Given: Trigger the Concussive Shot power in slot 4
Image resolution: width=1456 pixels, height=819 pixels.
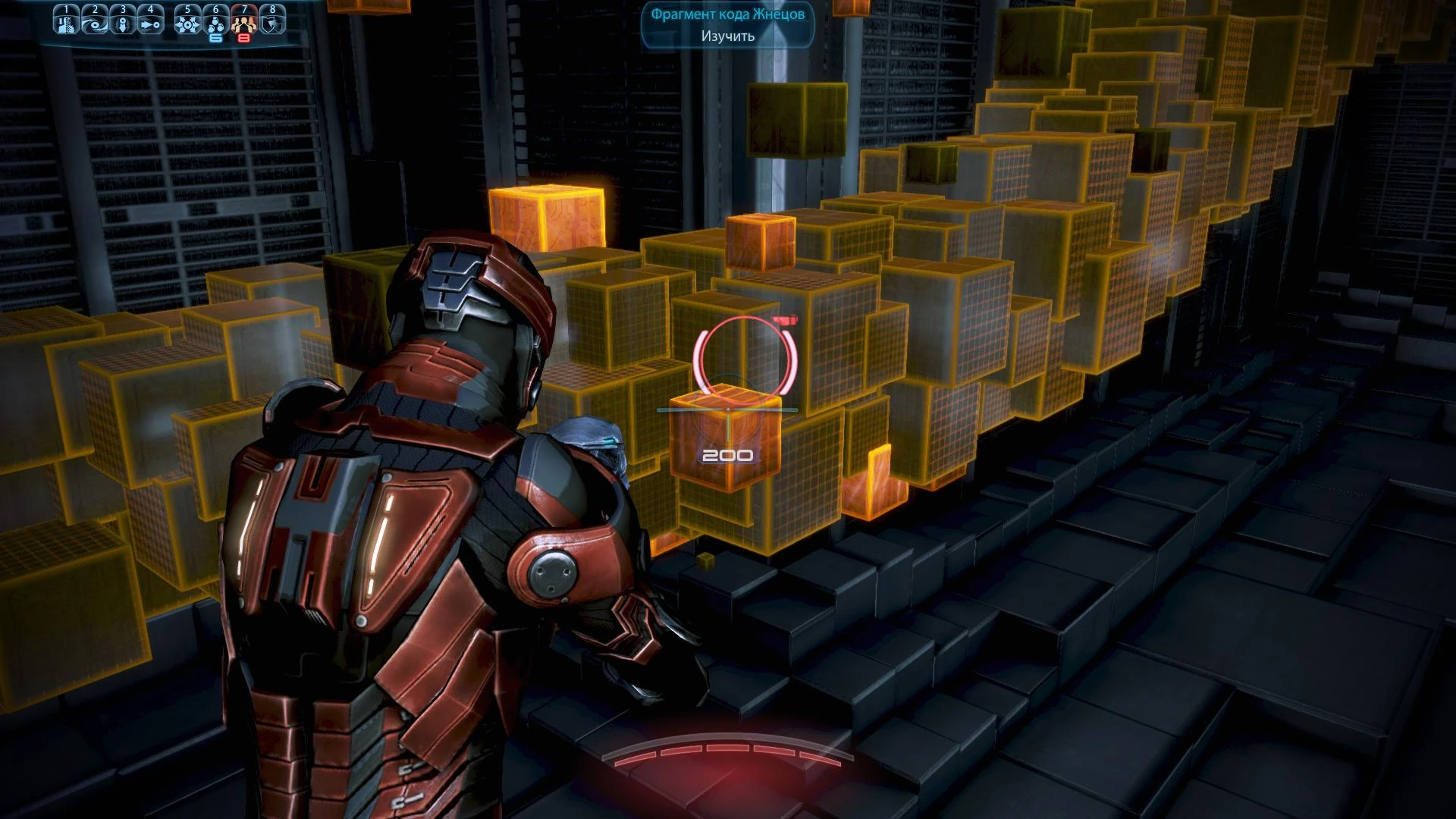Looking at the screenshot, I should click(x=150, y=24).
